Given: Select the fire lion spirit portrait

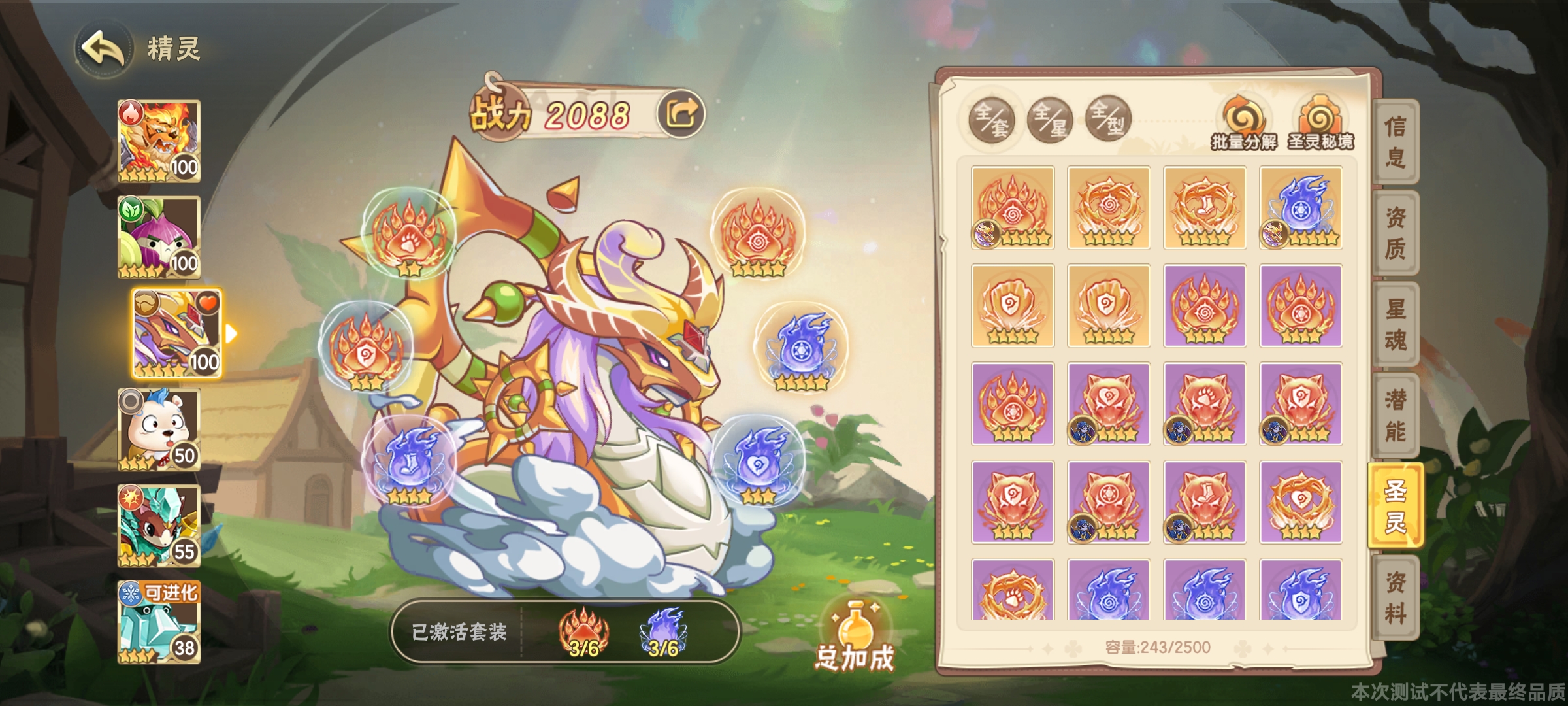Looking at the screenshot, I should point(159,141).
